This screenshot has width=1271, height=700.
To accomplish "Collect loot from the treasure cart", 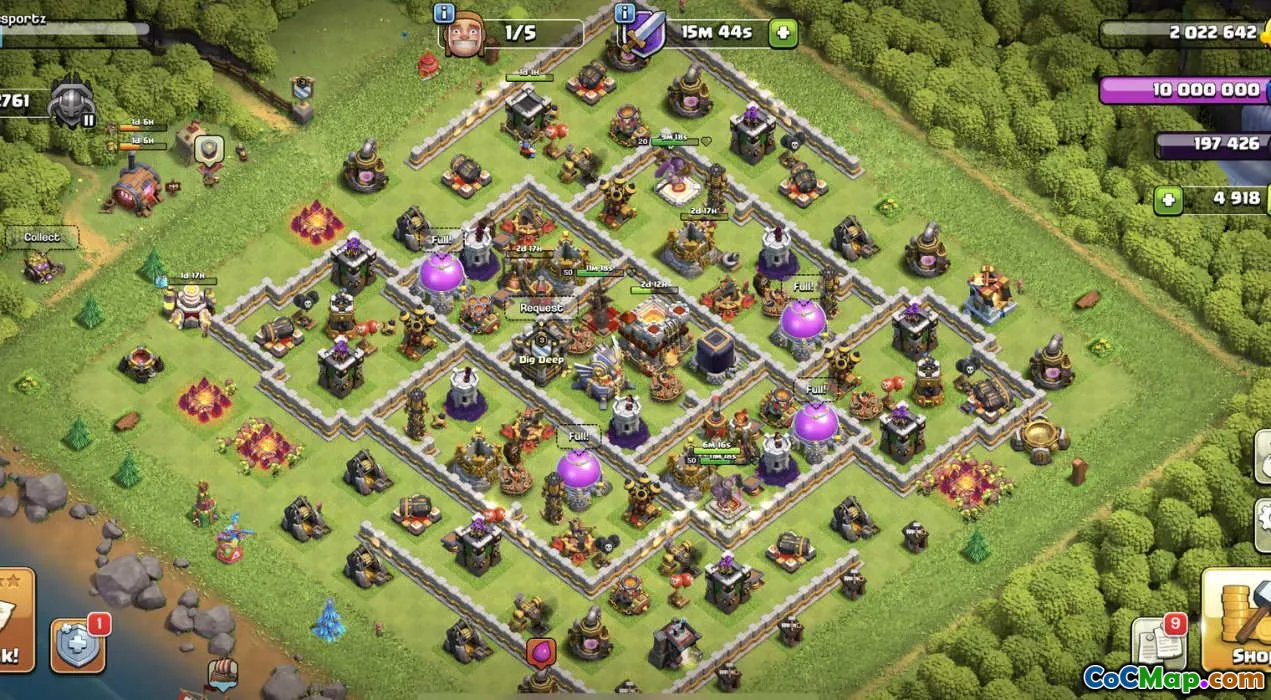I will (43, 237).
